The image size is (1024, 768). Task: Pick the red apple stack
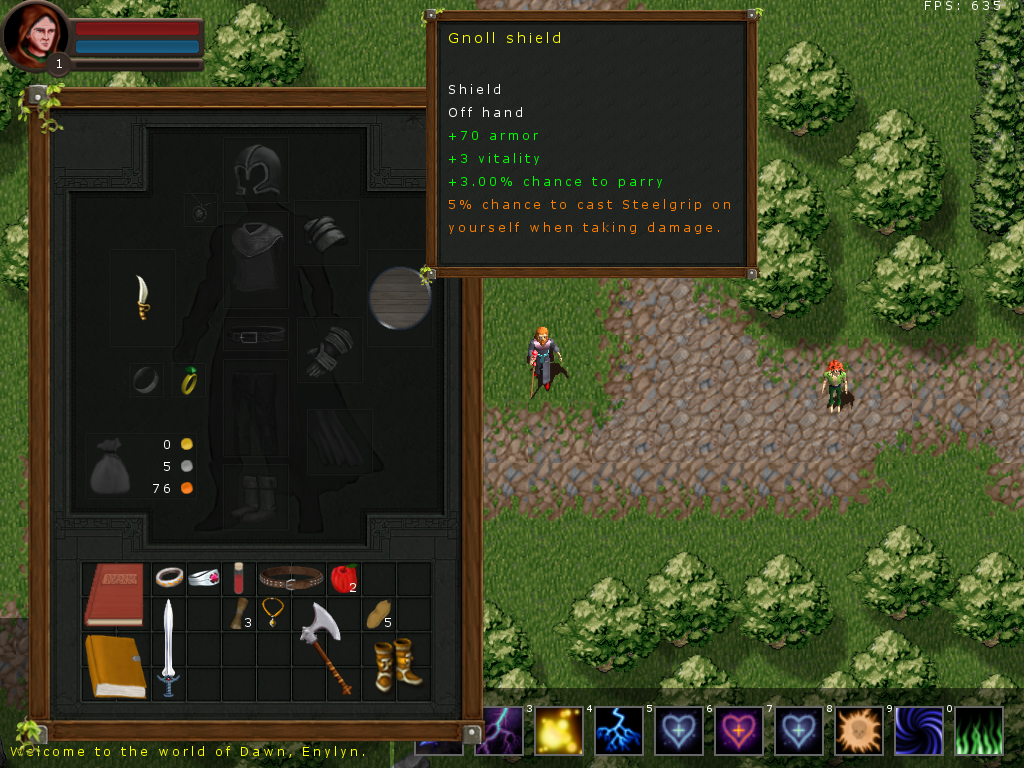point(343,577)
